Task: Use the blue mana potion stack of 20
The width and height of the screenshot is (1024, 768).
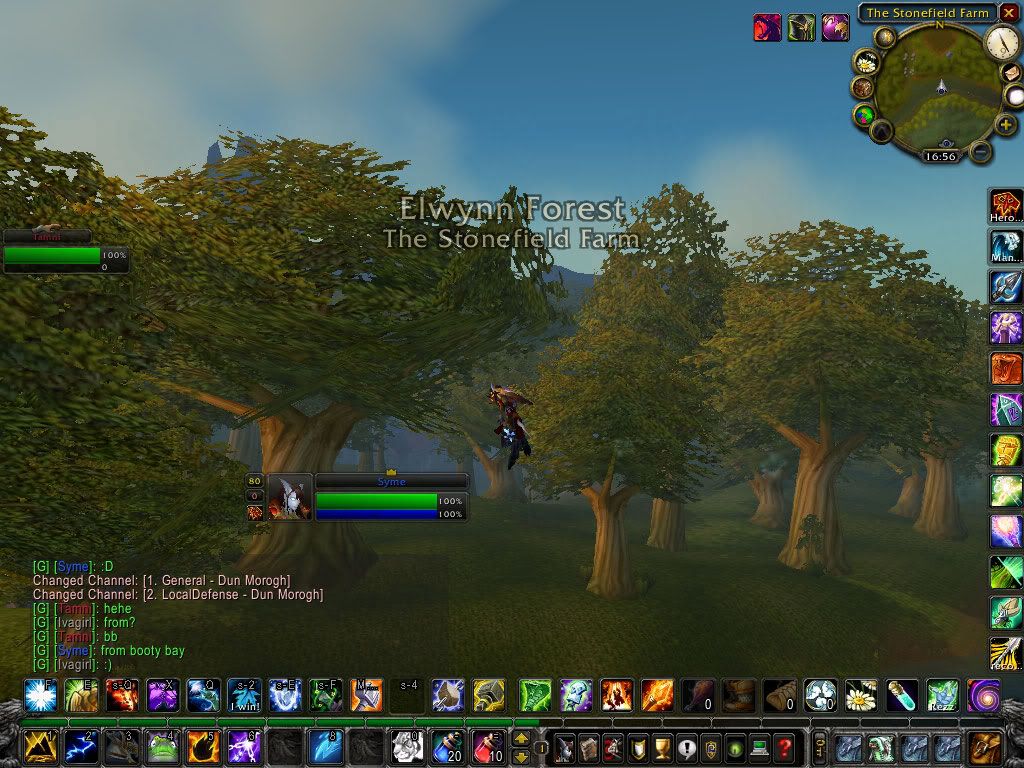Action: point(447,746)
